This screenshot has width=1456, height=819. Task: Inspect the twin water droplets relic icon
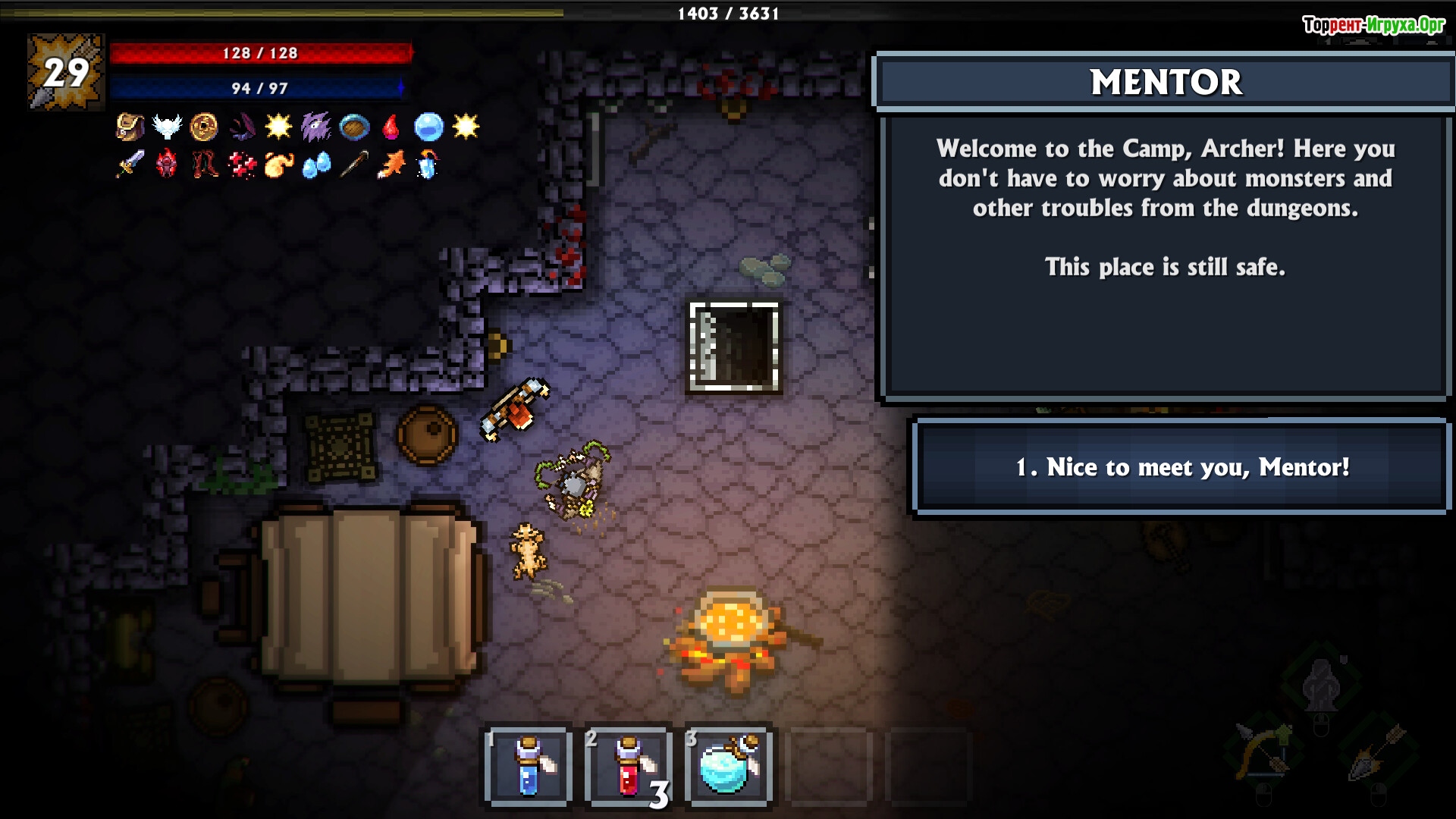click(x=316, y=164)
